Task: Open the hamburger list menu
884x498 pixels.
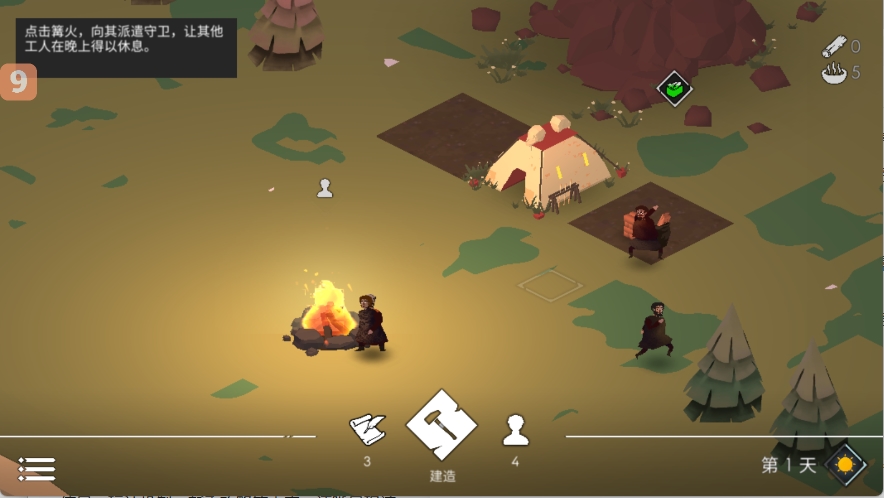Action: (37, 468)
